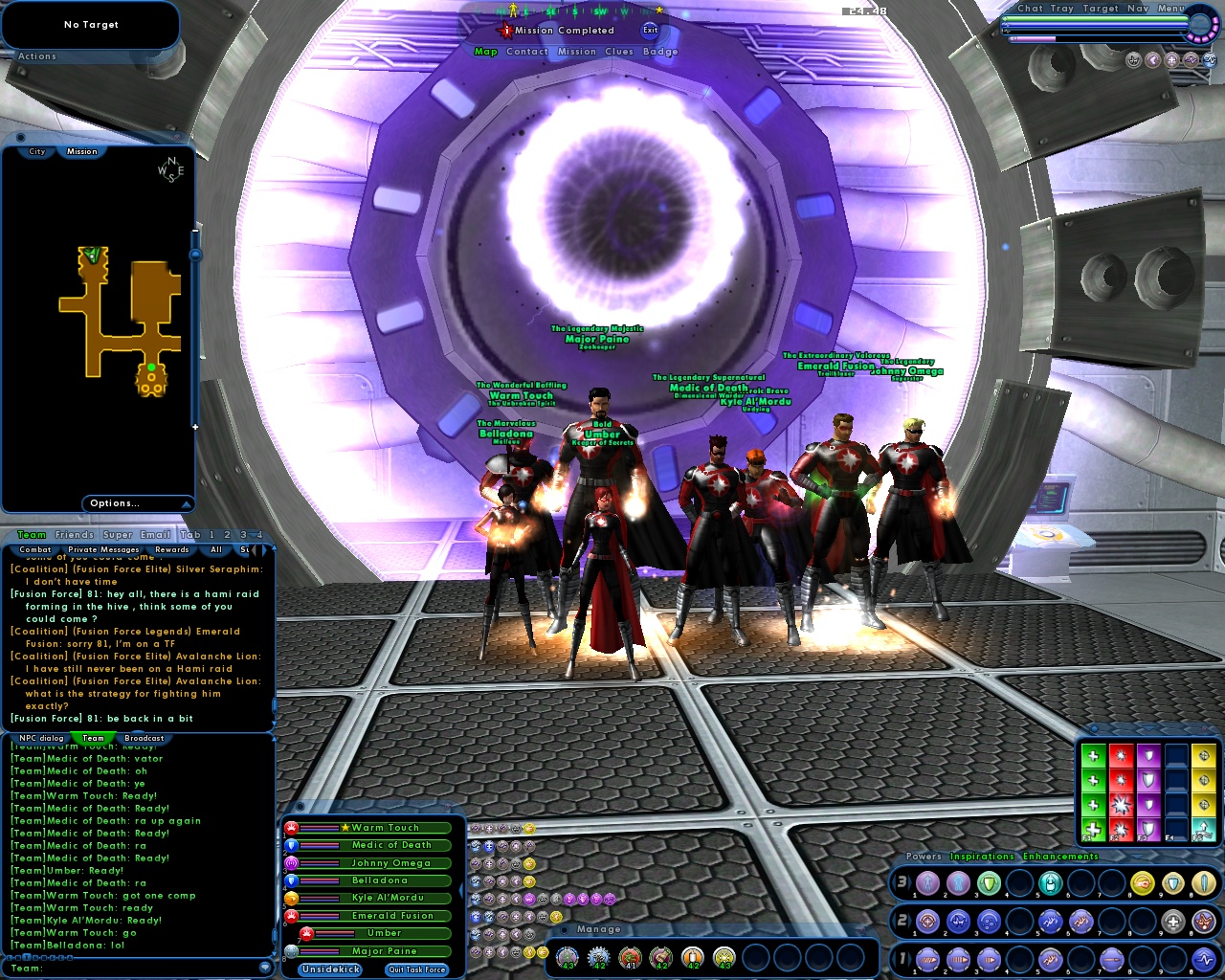The height and width of the screenshot is (980, 1225).
Task: Click Exit on the Mission Completed banner
Action: click(x=650, y=31)
